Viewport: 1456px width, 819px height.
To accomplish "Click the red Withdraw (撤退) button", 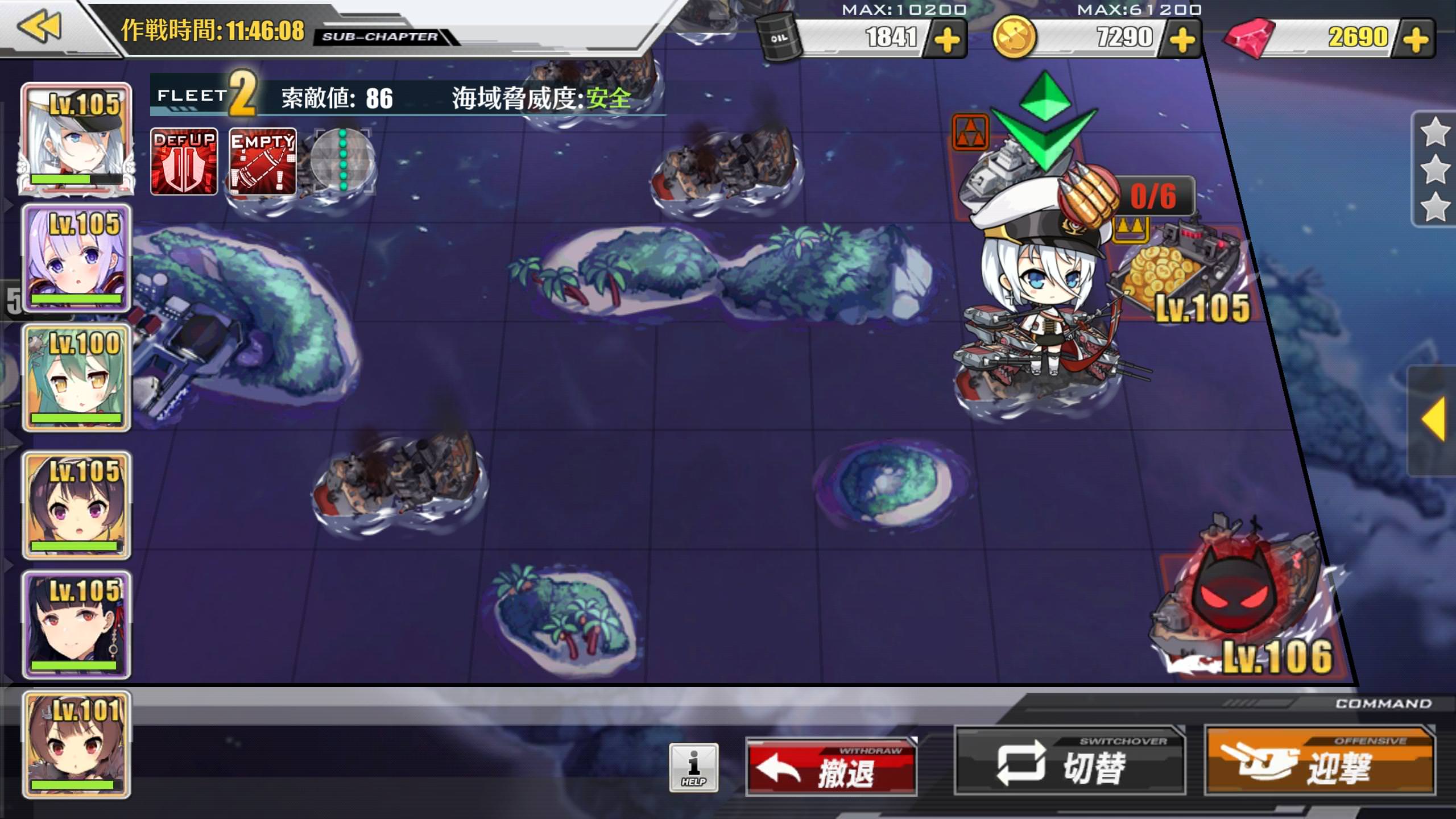I will coord(831,768).
